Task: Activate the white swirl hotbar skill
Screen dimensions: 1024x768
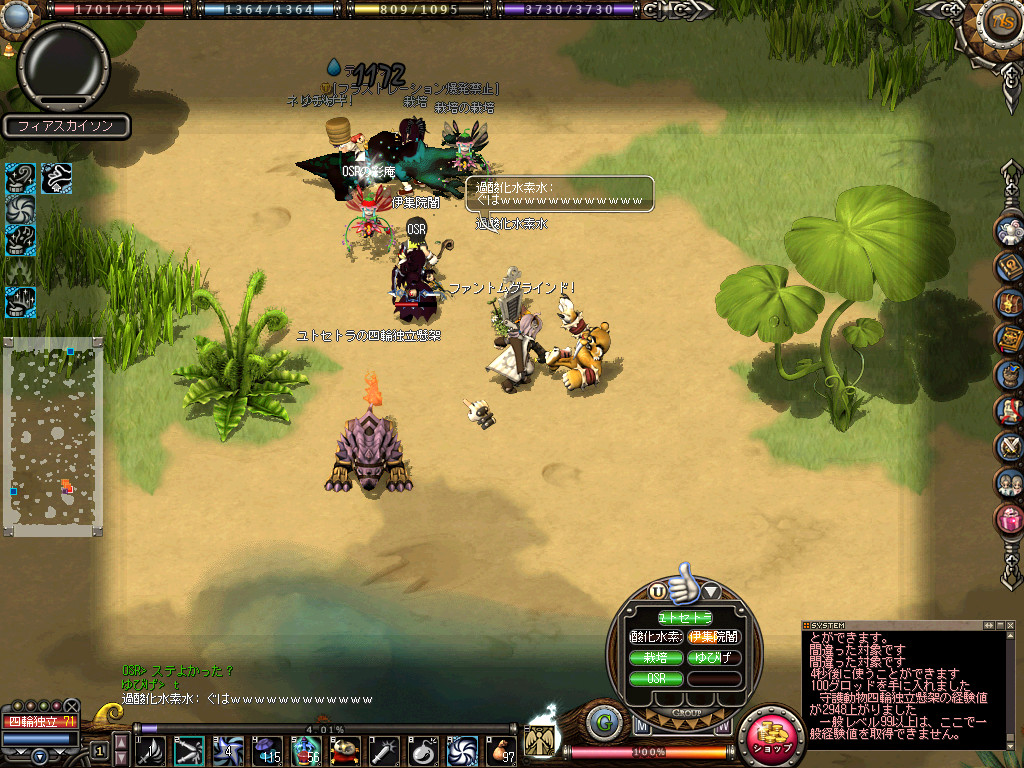Action: click(x=461, y=750)
